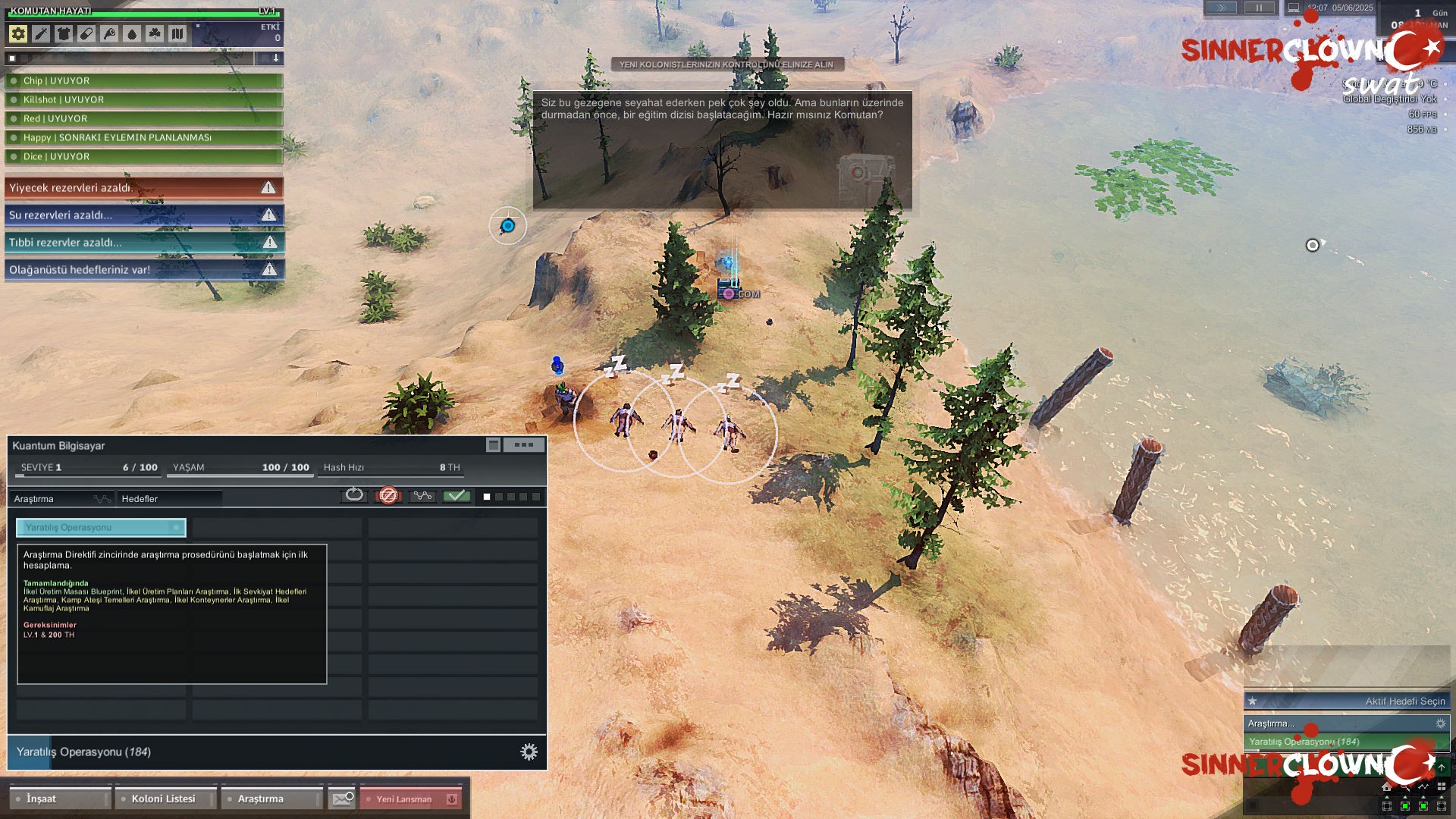The width and height of the screenshot is (1456, 819).
Task: Select colonist Chip in the roster
Action: coord(143,80)
